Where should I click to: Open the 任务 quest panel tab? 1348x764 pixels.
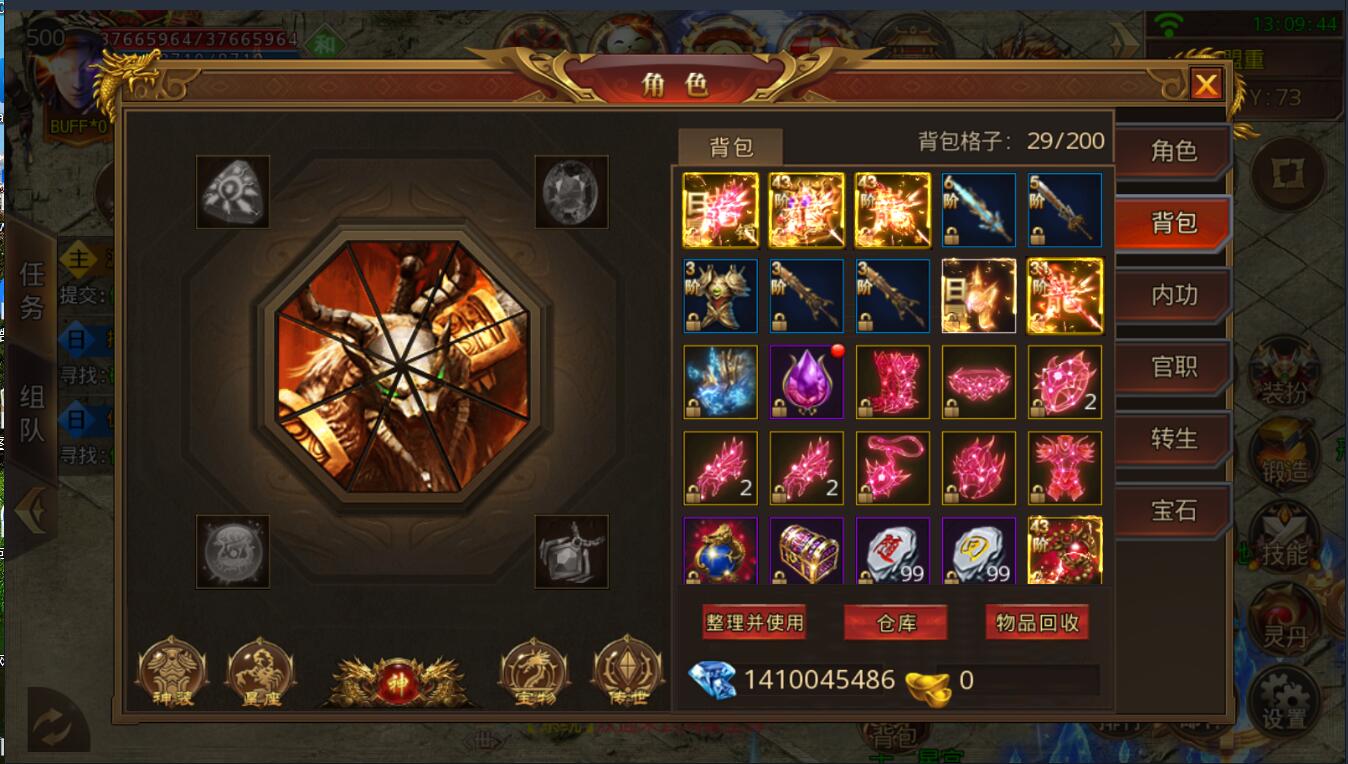(31, 290)
